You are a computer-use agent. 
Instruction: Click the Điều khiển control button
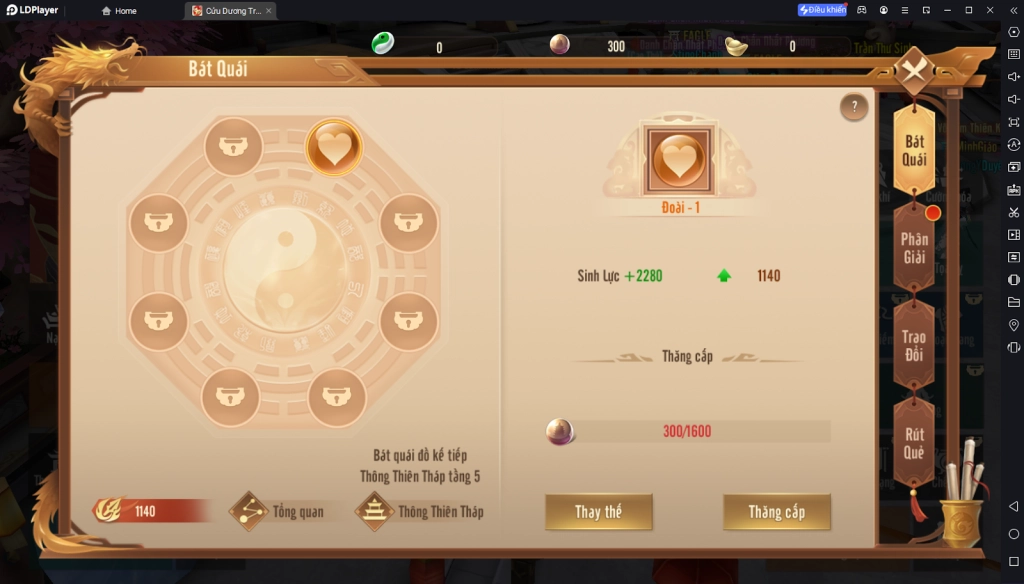pos(822,10)
